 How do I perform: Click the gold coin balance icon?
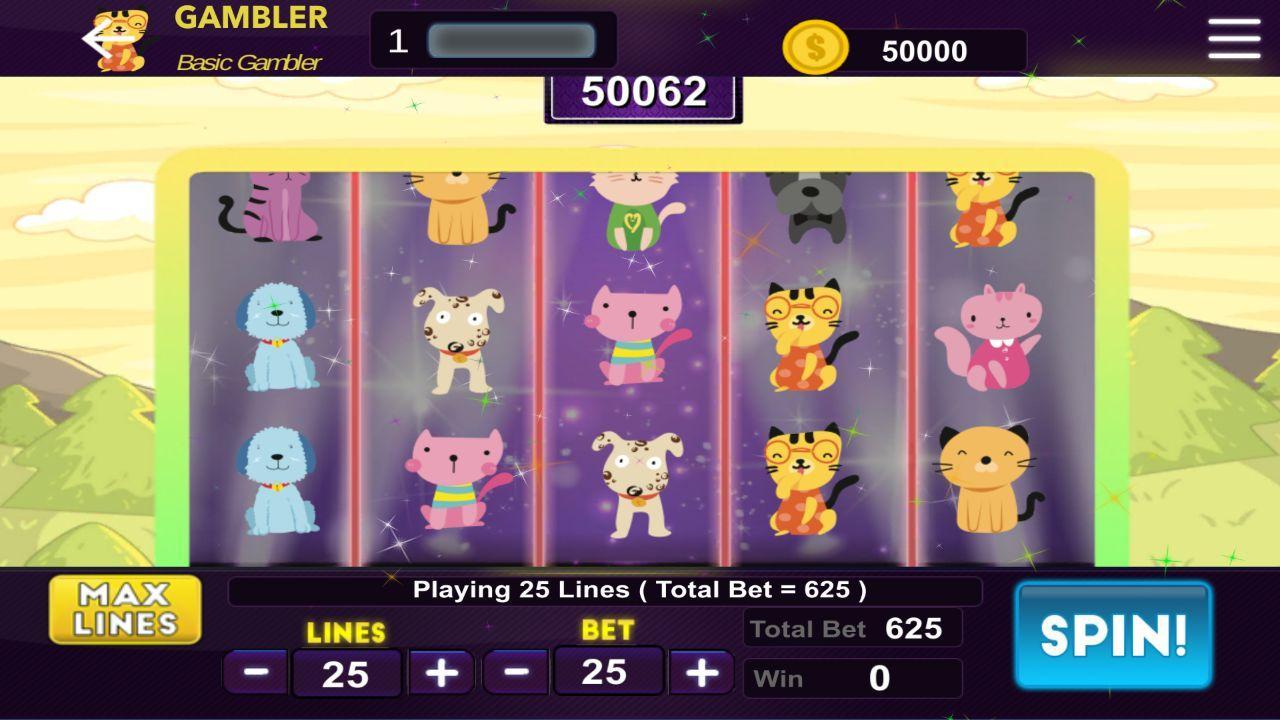(815, 44)
